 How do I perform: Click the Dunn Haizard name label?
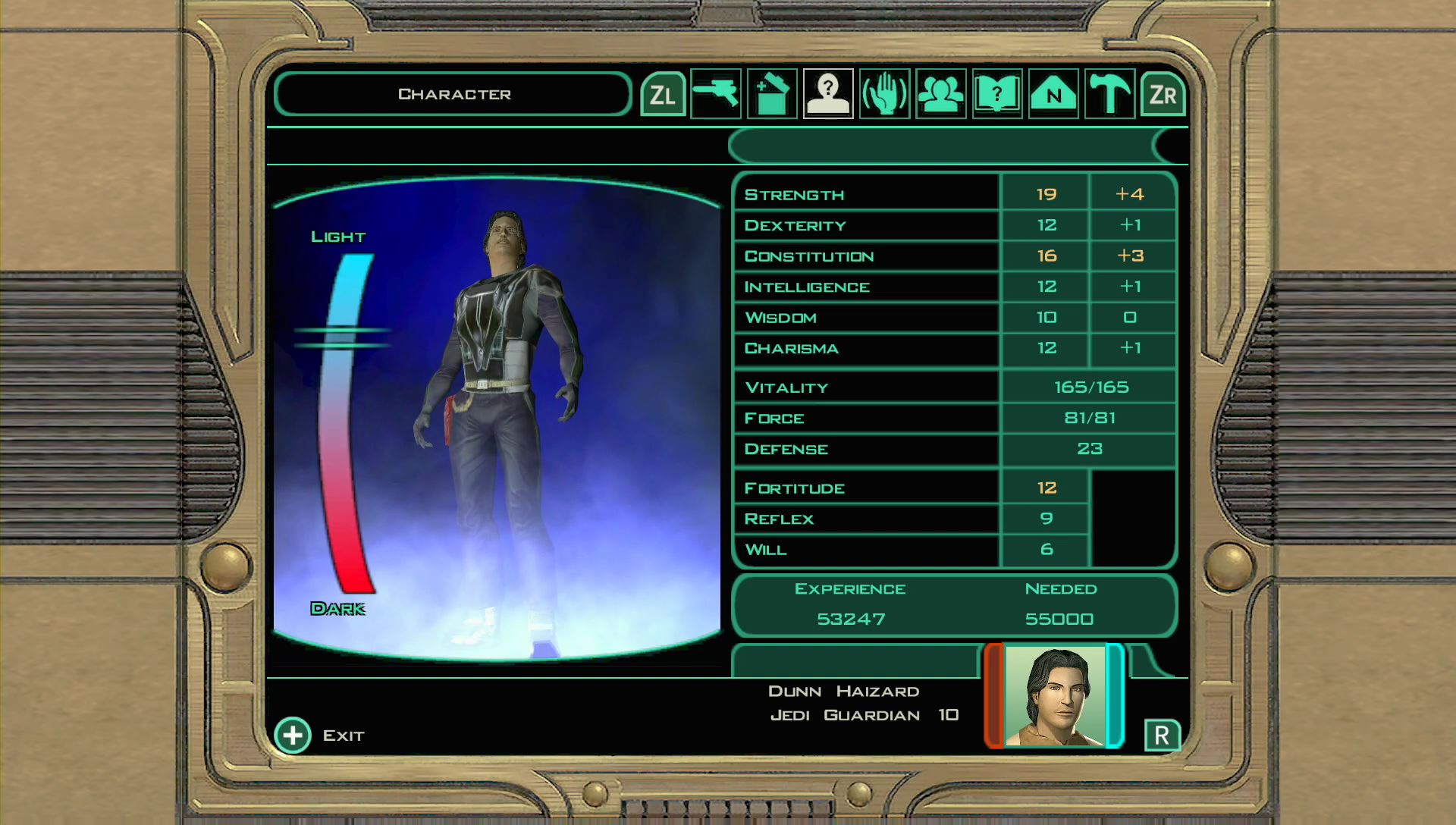(x=843, y=691)
